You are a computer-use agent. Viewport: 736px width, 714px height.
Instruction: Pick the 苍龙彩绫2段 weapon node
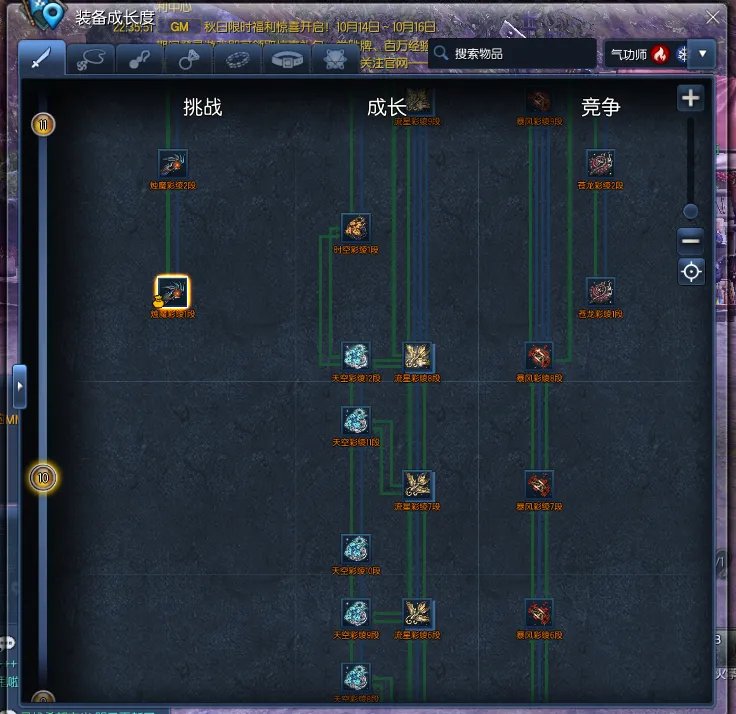(x=600, y=164)
